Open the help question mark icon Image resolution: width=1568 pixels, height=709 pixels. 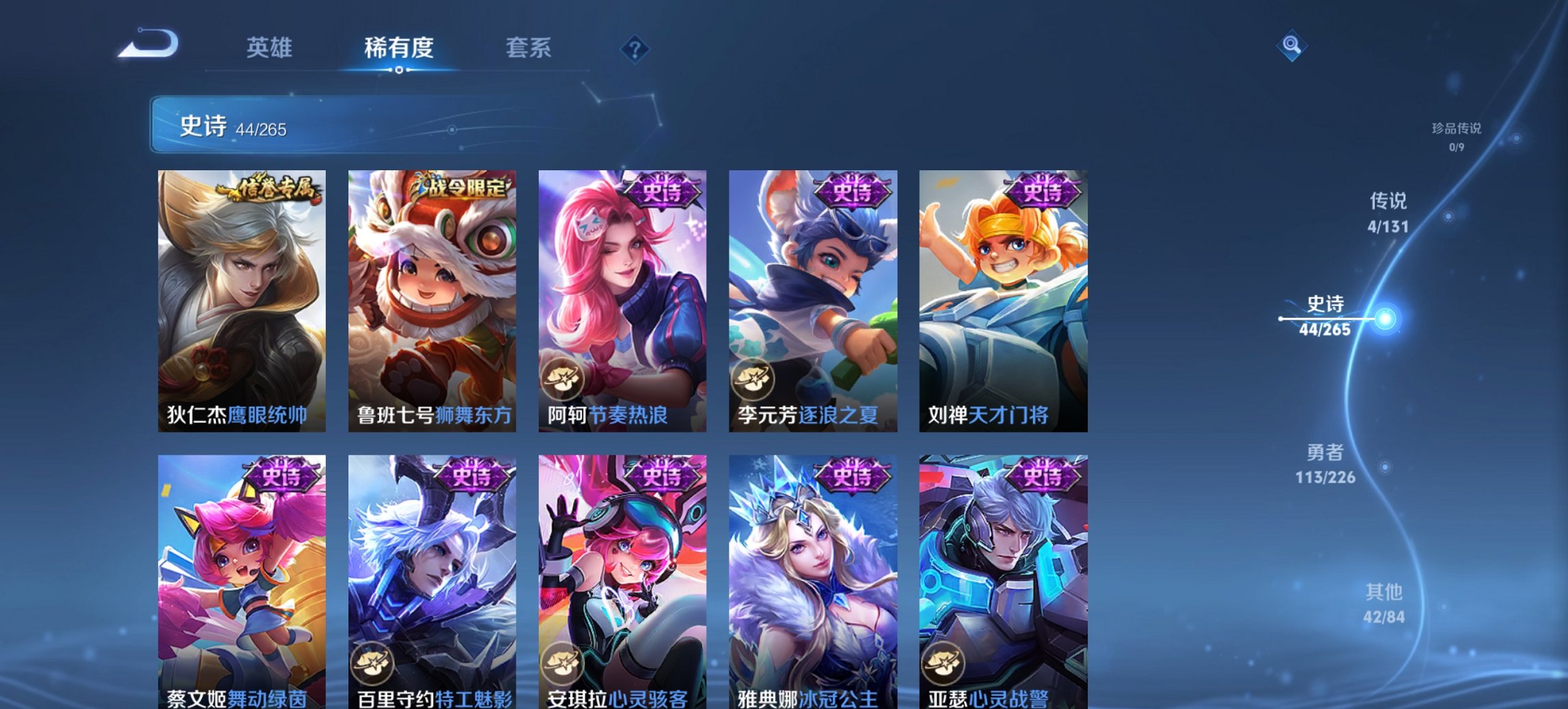pos(635,48)
